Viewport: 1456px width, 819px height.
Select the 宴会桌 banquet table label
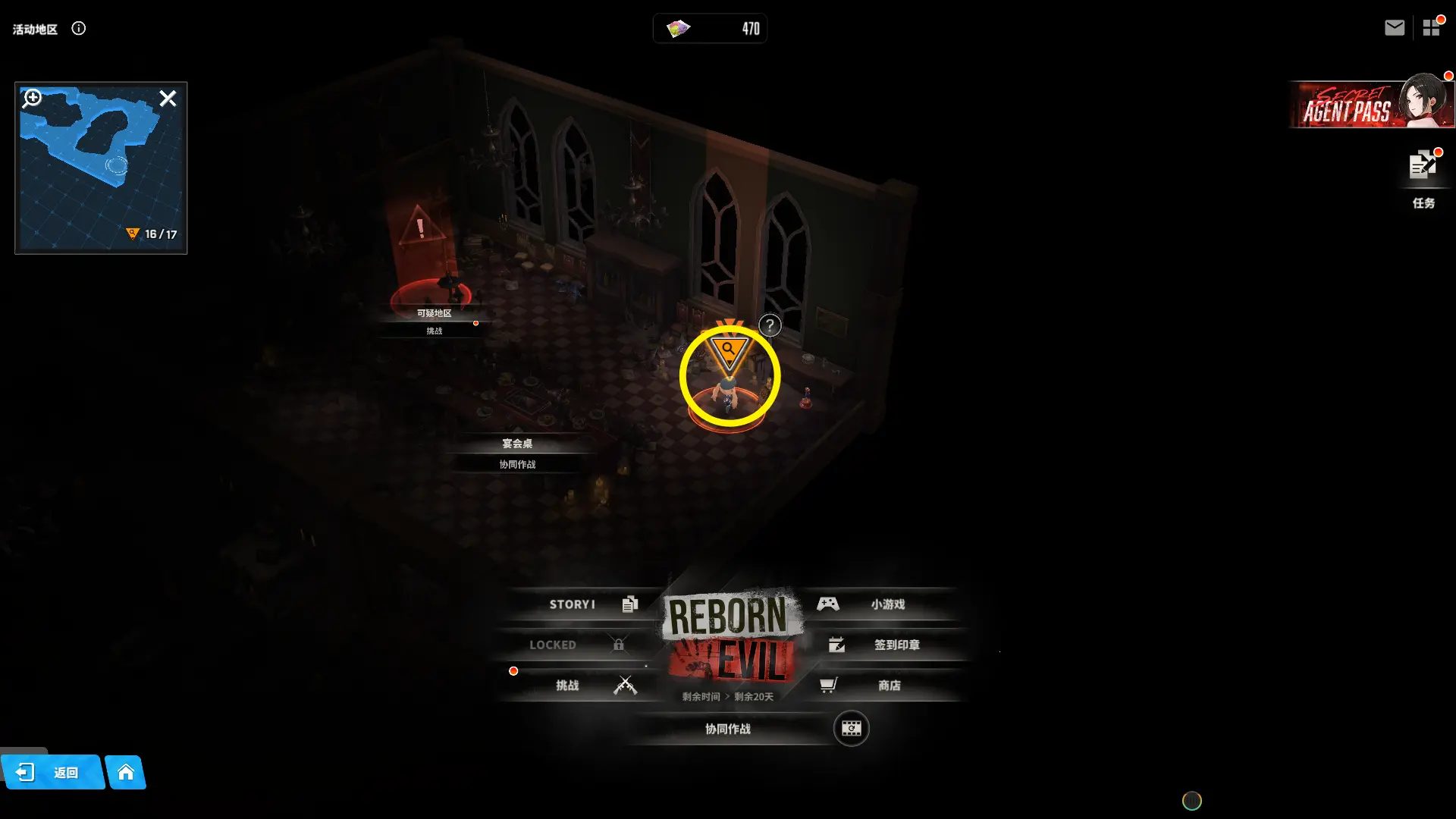[x=517, y=444]
